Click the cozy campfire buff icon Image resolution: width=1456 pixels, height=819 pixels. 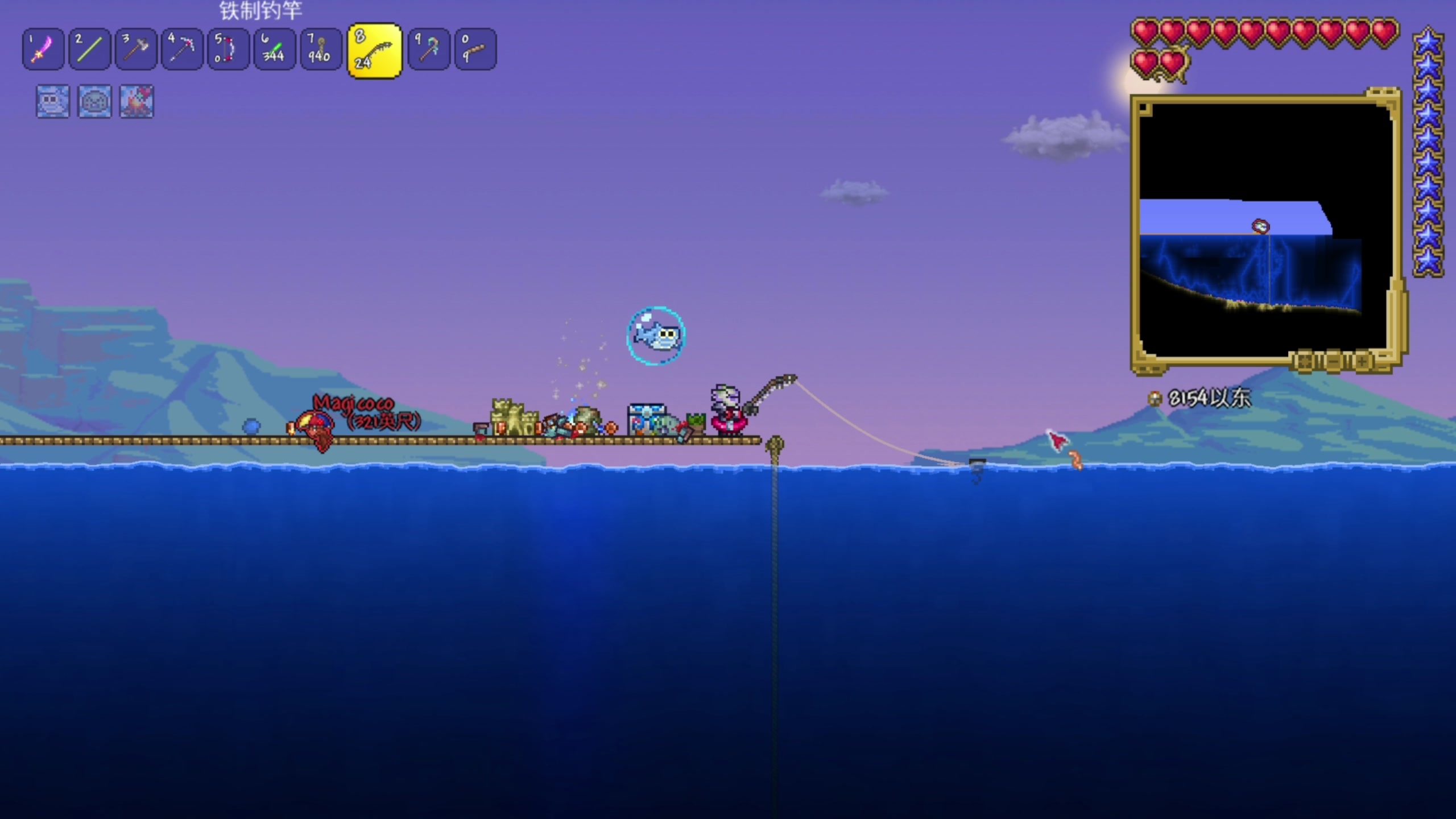[x=136, y=102]
